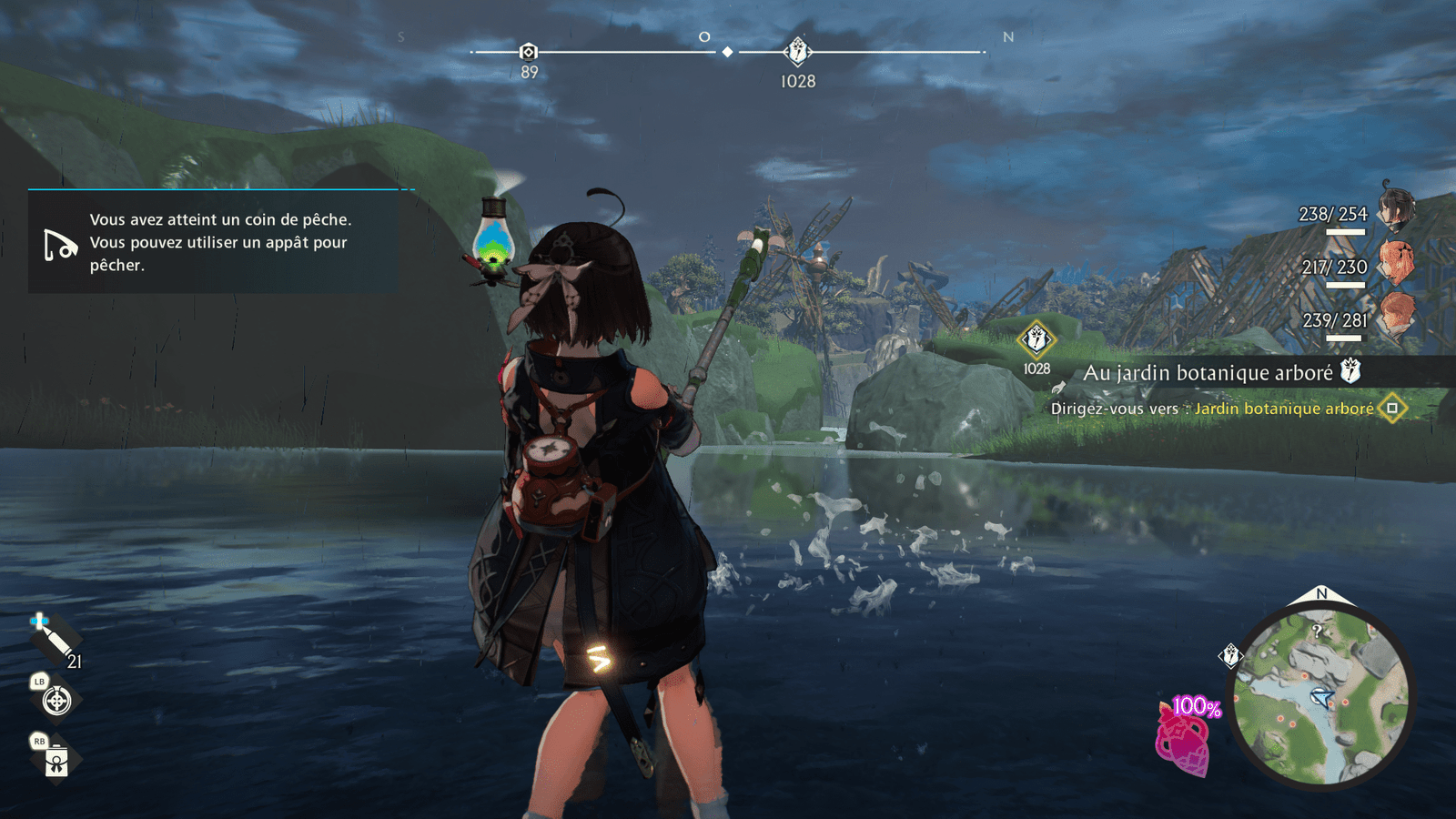This screenshot has height=819, width=1456.
Task: Select the compass landmark marker showing 89
Action: [x=529, y=53]
